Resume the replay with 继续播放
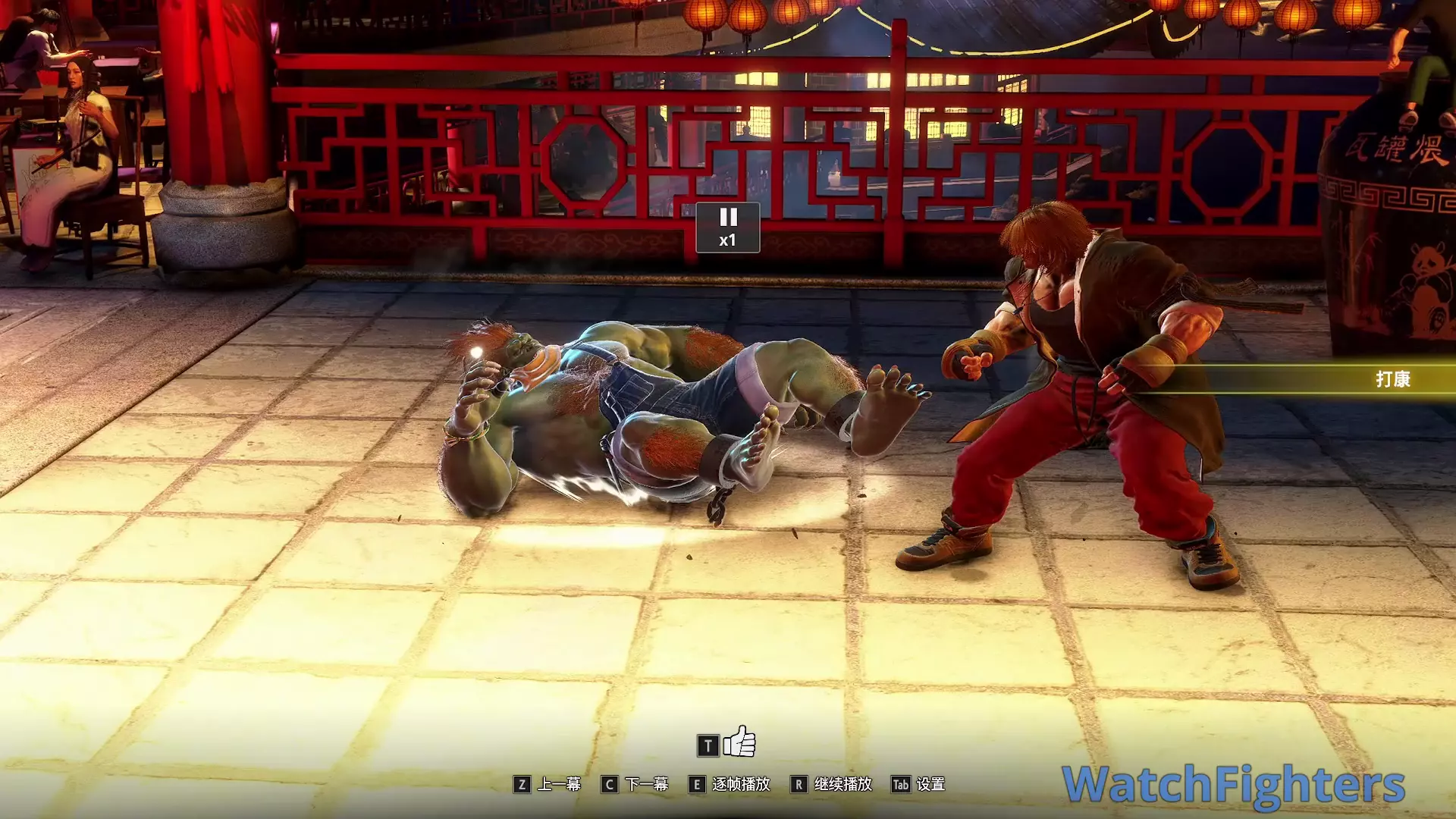 (843, 784)
